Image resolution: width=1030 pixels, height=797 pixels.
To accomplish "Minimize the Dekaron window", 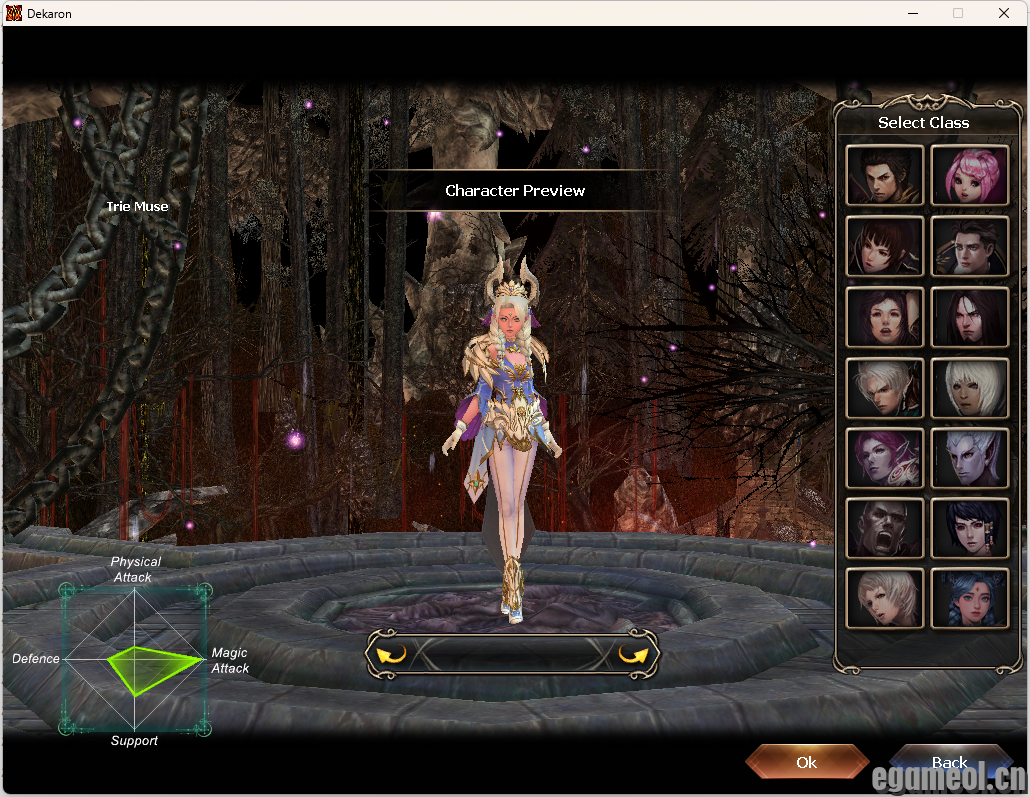I will coord(912,14).
